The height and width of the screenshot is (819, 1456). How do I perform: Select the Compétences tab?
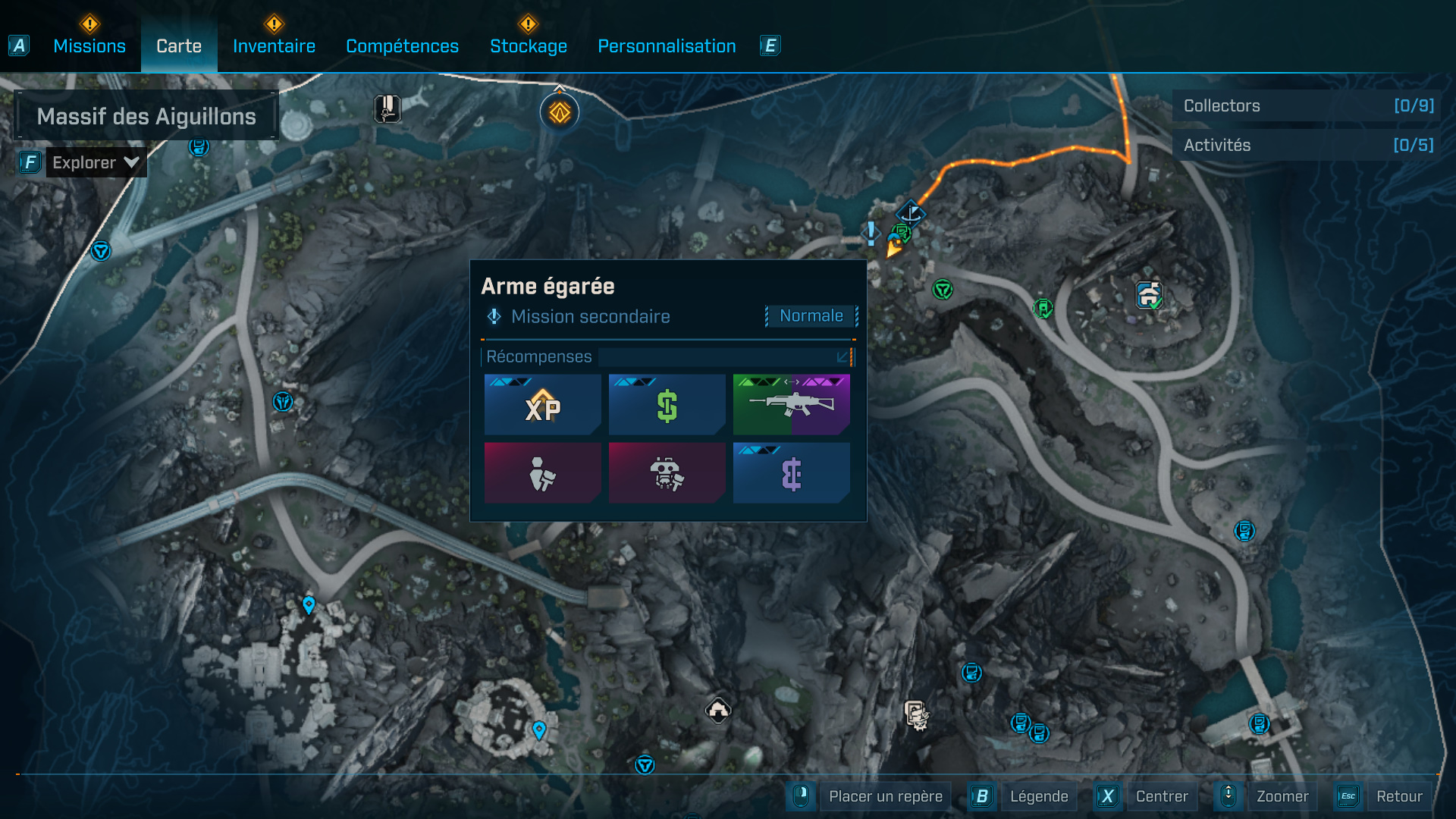[x=402, y=46]
